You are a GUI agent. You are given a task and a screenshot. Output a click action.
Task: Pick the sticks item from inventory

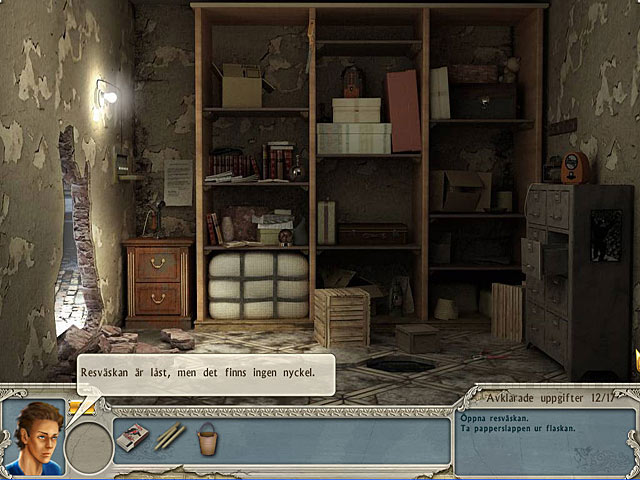(x=168, y=436)
